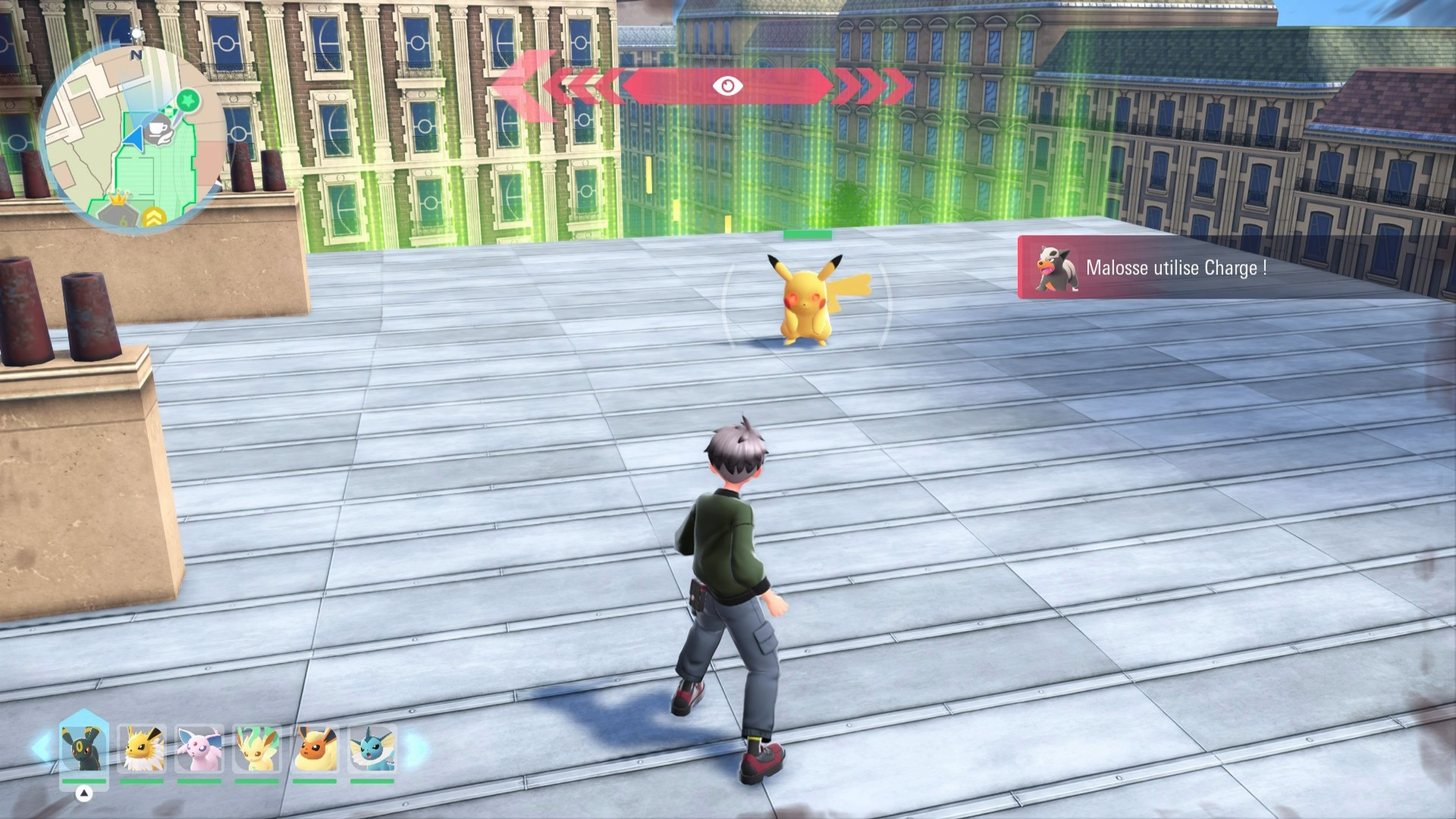The width and height of the screenshot is (1456, 819).
Task: Click the green star marker on minimap
Action: pos(188,99)
